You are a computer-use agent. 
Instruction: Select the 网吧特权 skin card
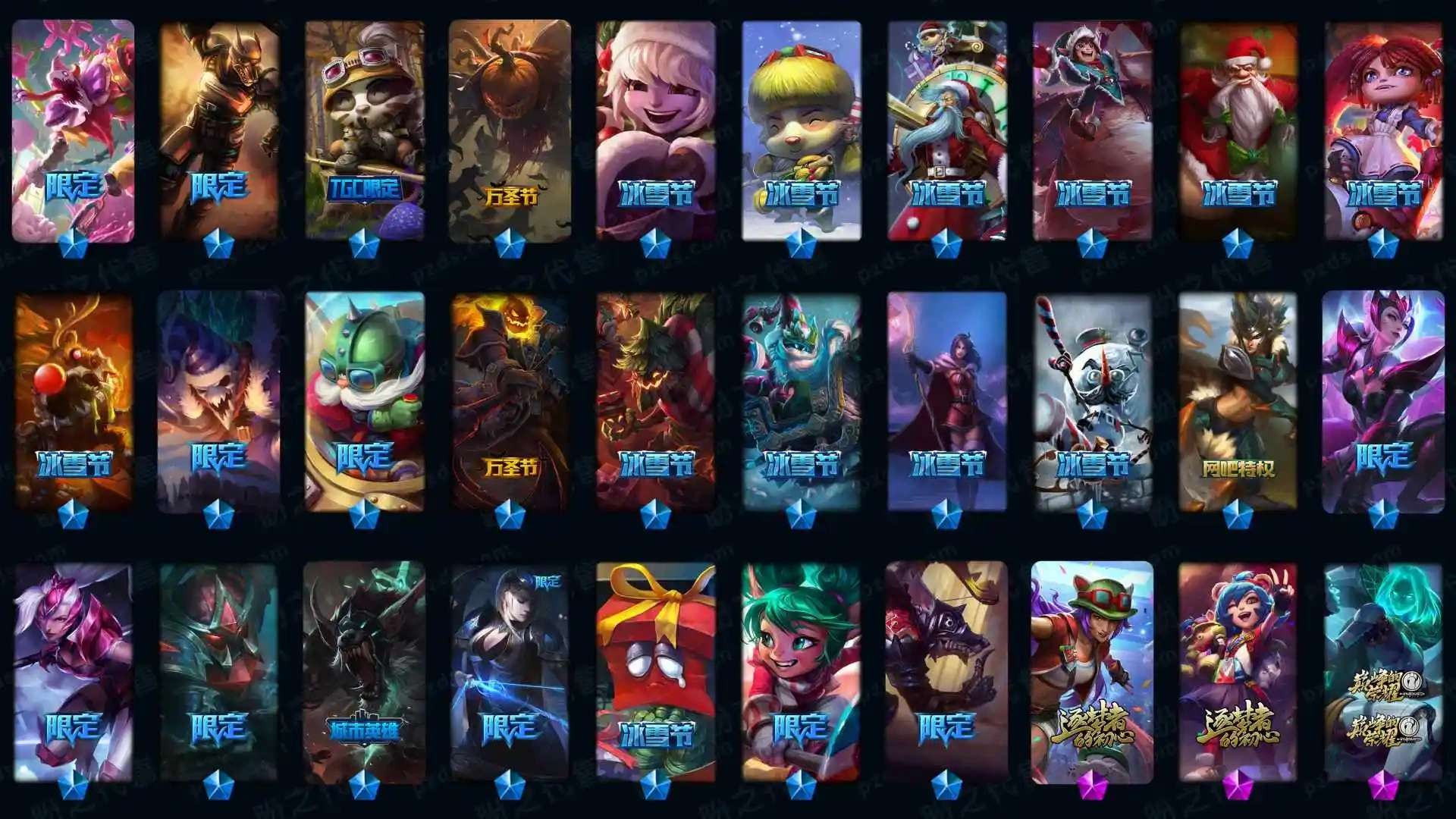[1238, 402]
